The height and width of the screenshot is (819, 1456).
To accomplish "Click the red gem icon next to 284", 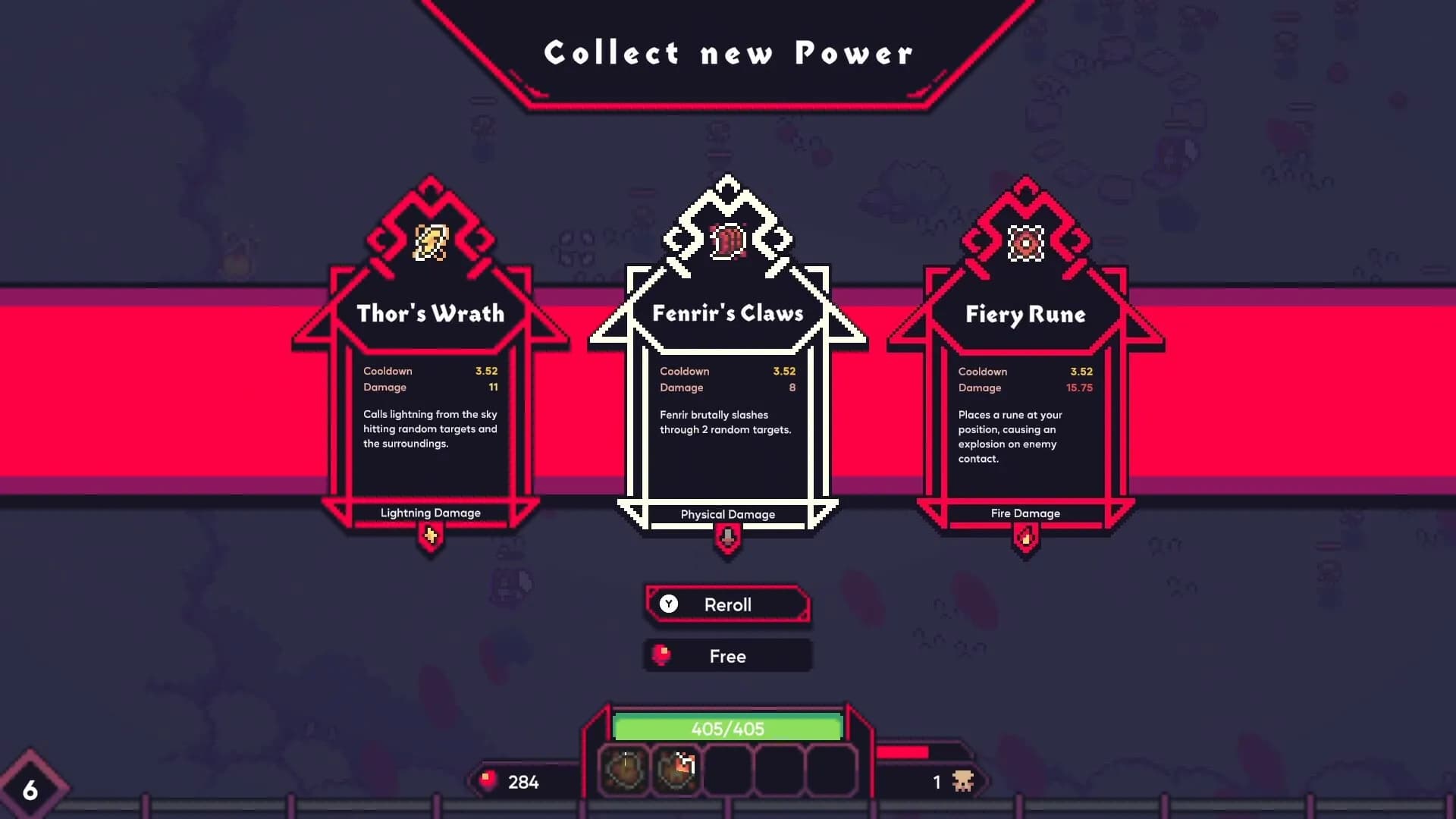I will (x=486, y=778).
